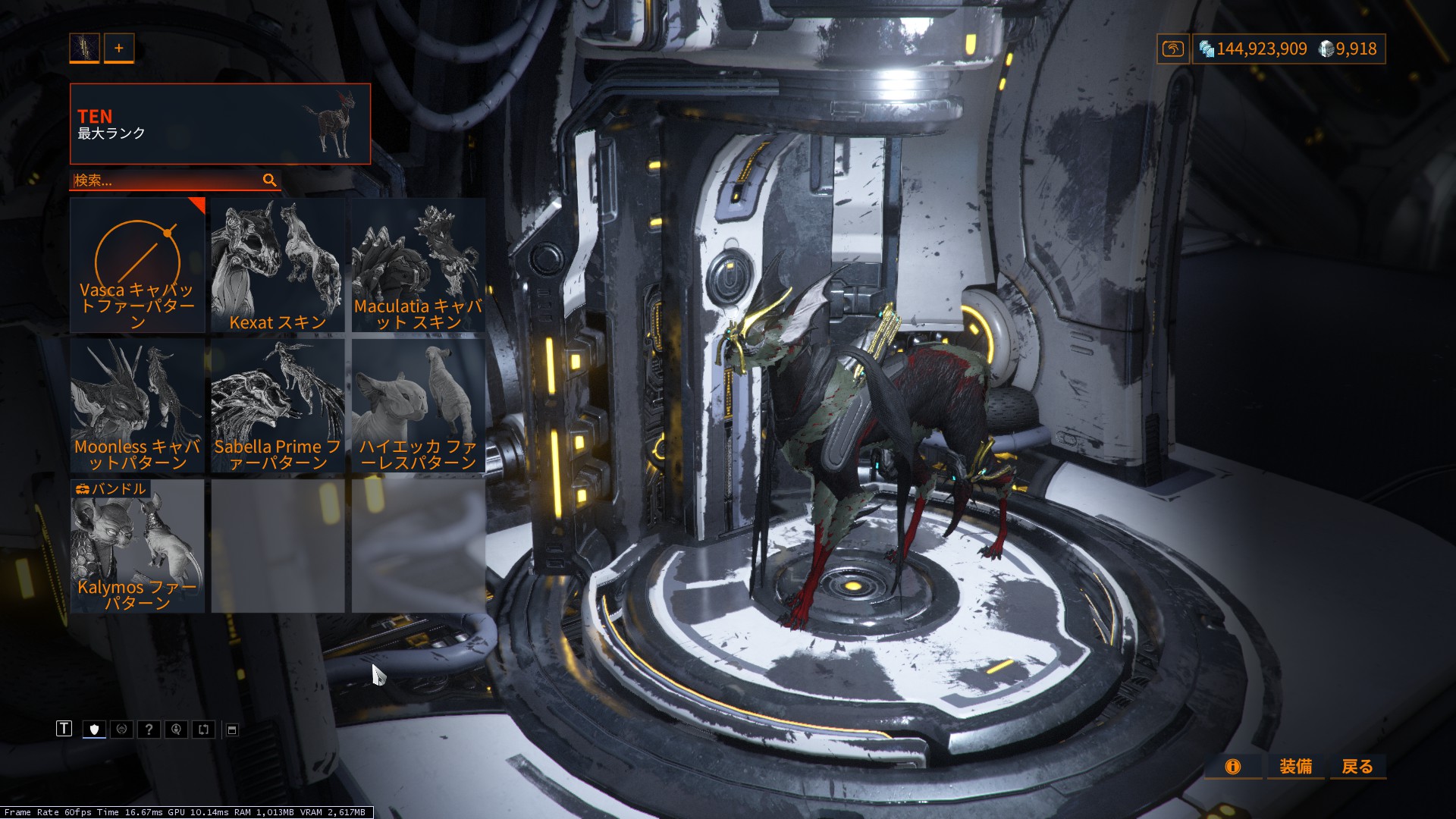Image resolution: width=1456 pixels, height=819 pixels.
Task: Open the market icon beside the credits
Action: [1172, 49]
